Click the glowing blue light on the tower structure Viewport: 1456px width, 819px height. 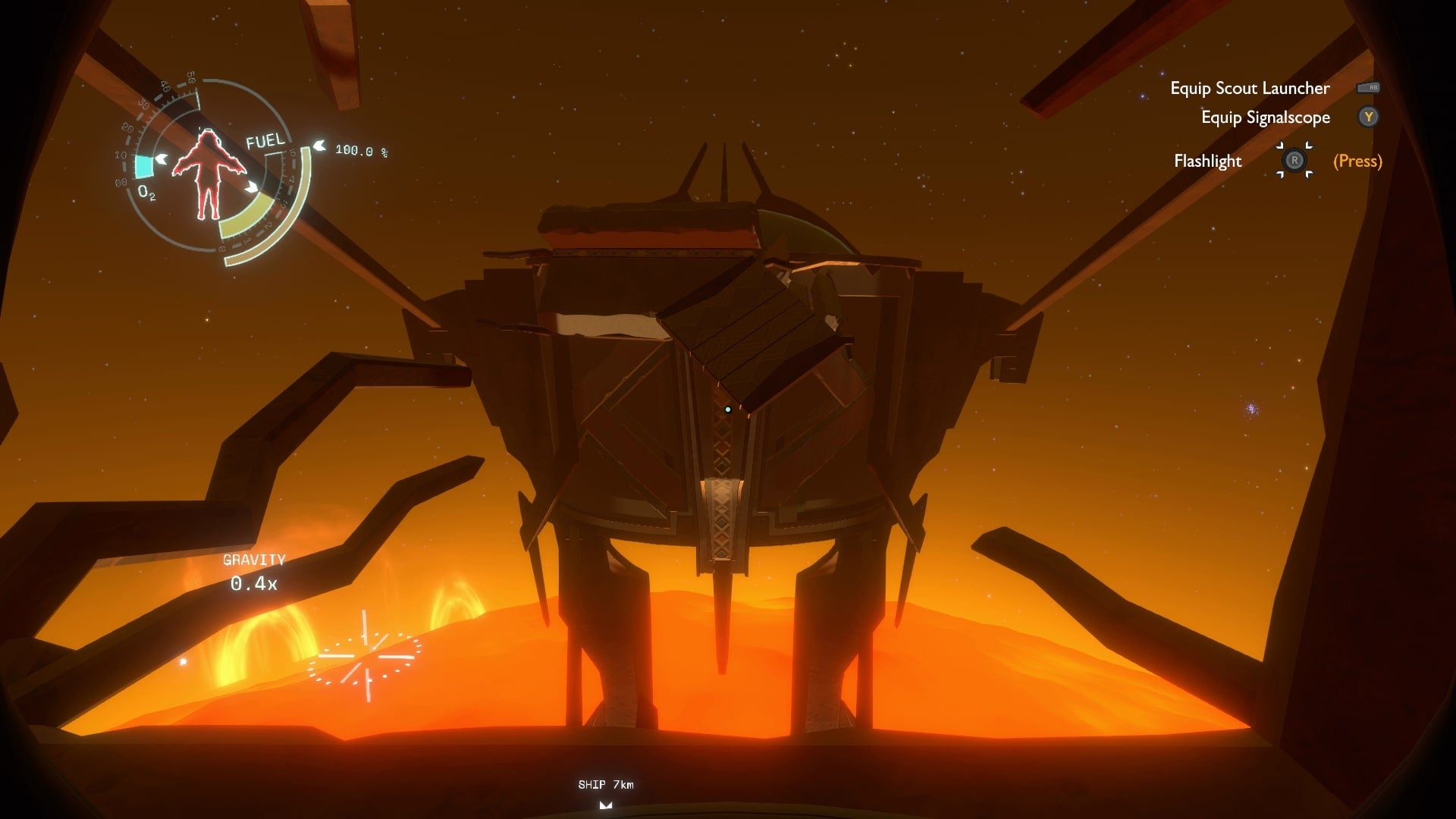pos(730,408)
